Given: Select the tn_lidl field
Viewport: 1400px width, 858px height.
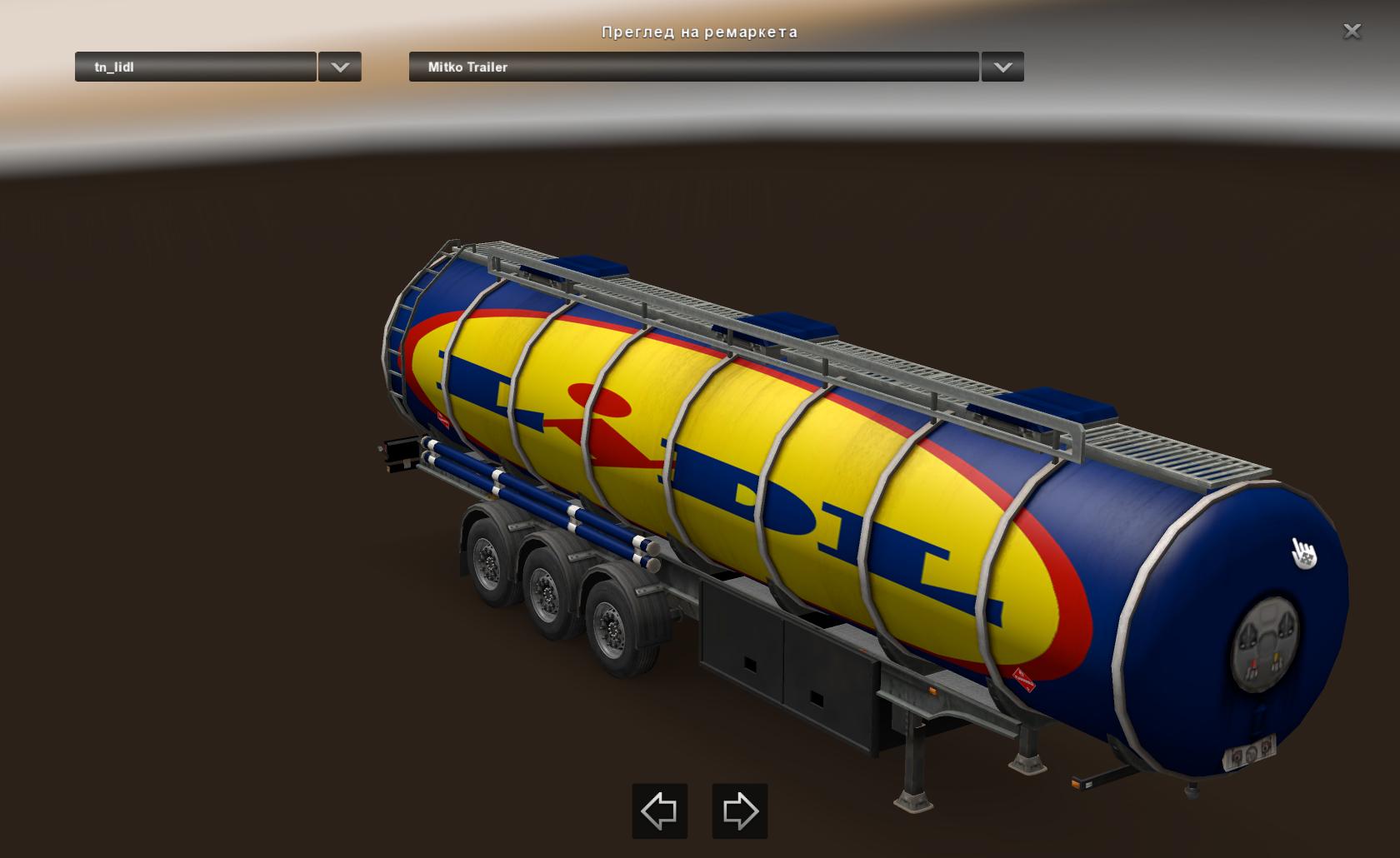Looking at the screenshot, I should click(x=196, y=67).
